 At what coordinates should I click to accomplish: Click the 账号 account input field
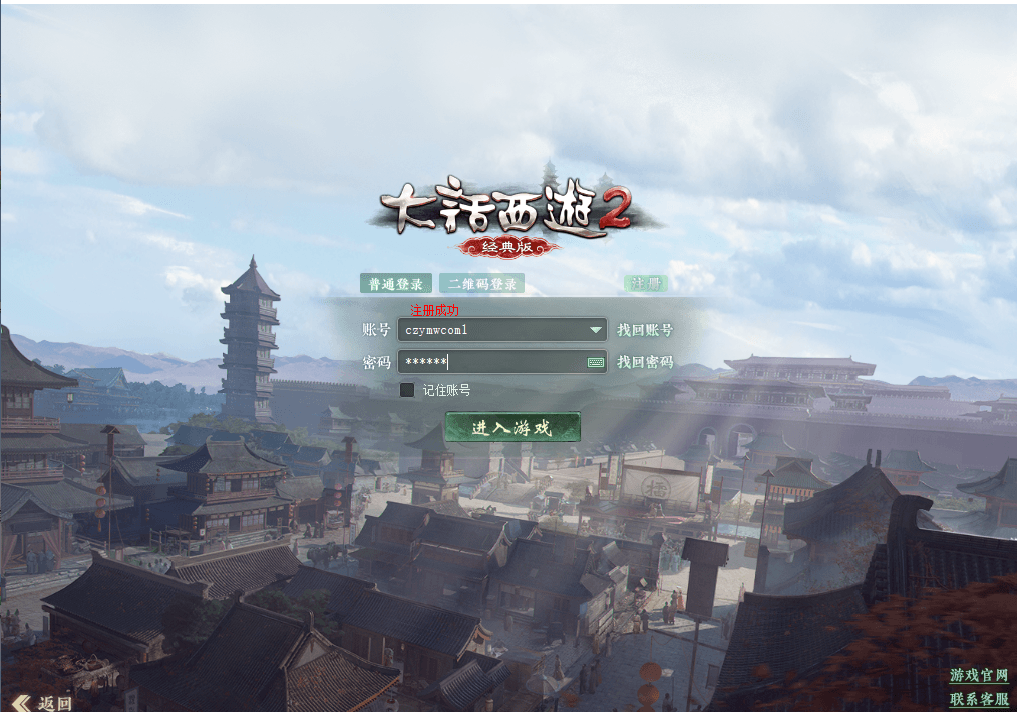point(490,330)
